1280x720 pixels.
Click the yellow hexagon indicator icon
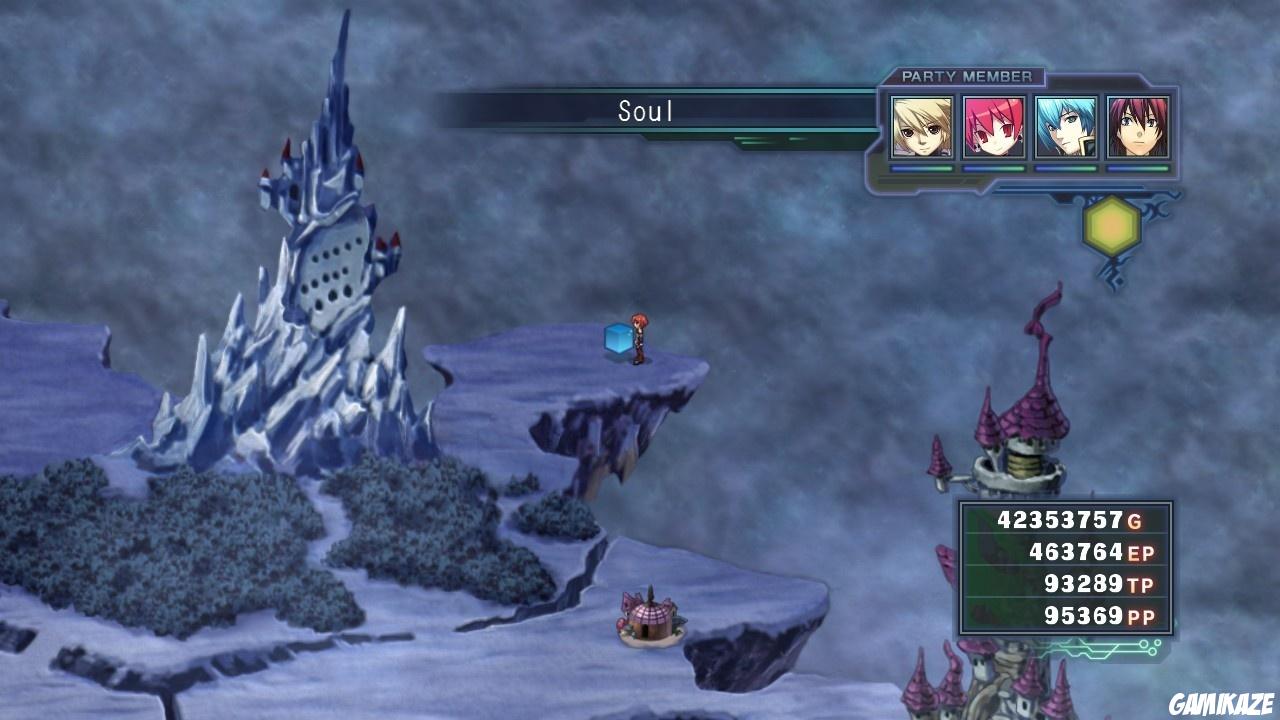point(1111,227)
